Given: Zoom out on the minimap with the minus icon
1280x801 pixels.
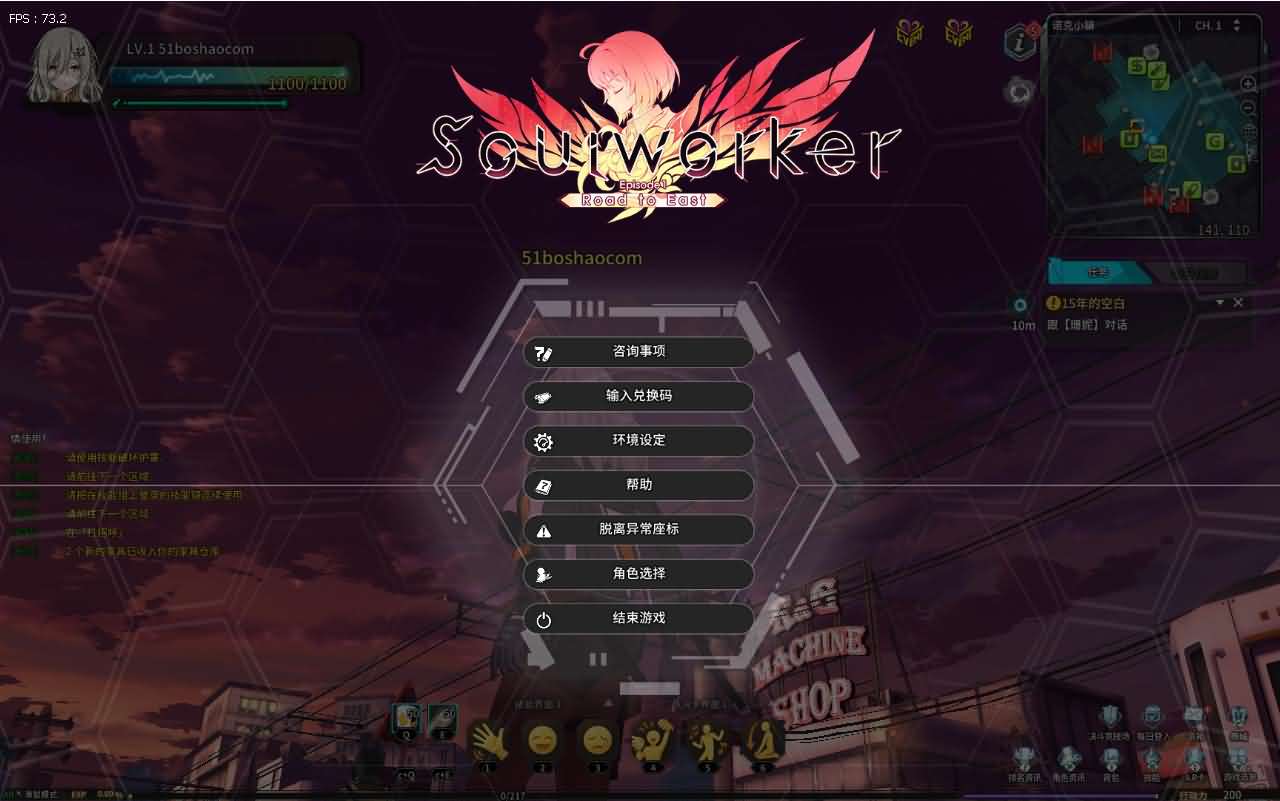Looking at the screenshot, I should pyautogui.click(x=1246, y=106).
